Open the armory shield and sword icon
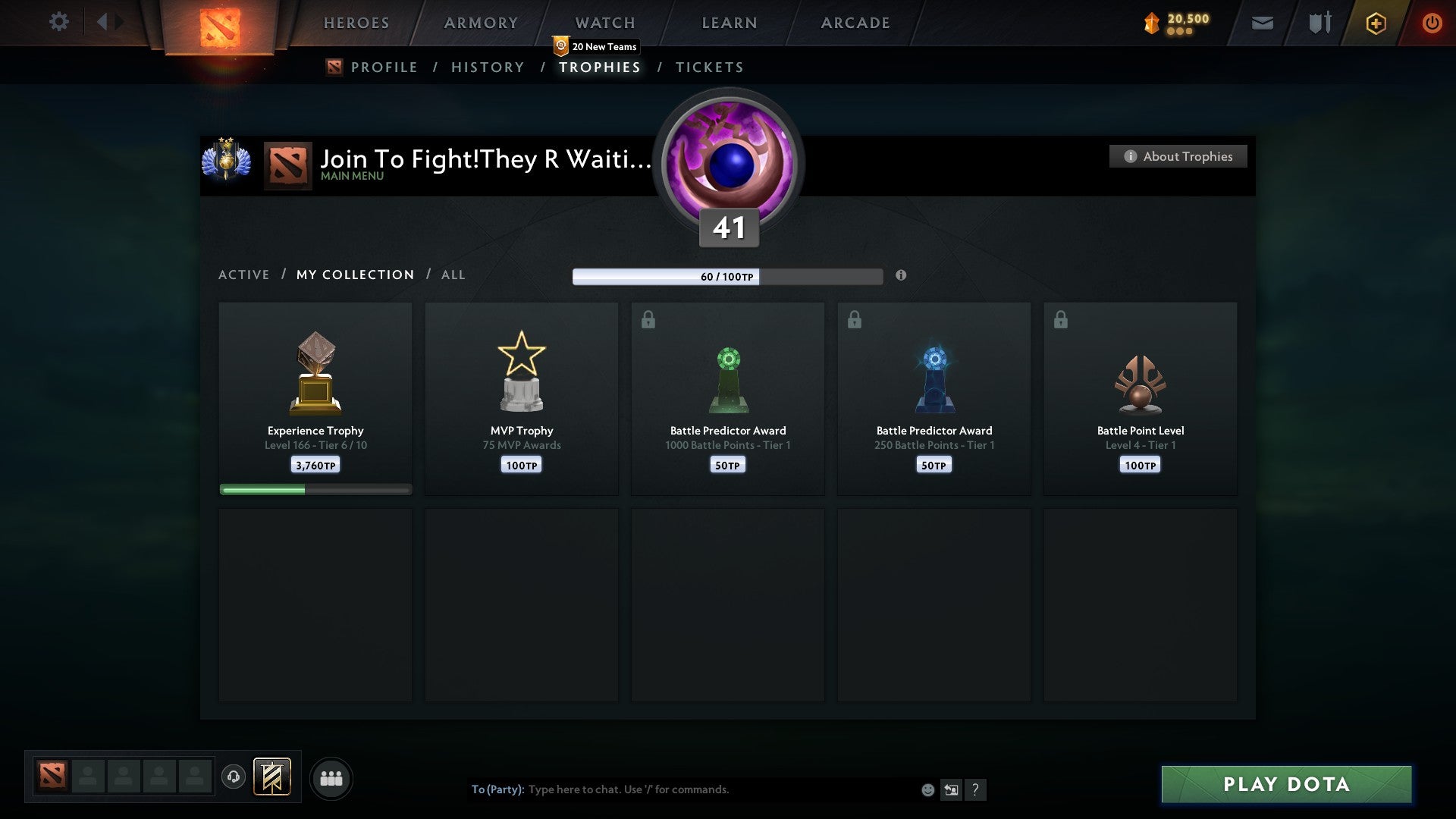The width and height of the screenshot is (1456, 819). click(1318, 23)
